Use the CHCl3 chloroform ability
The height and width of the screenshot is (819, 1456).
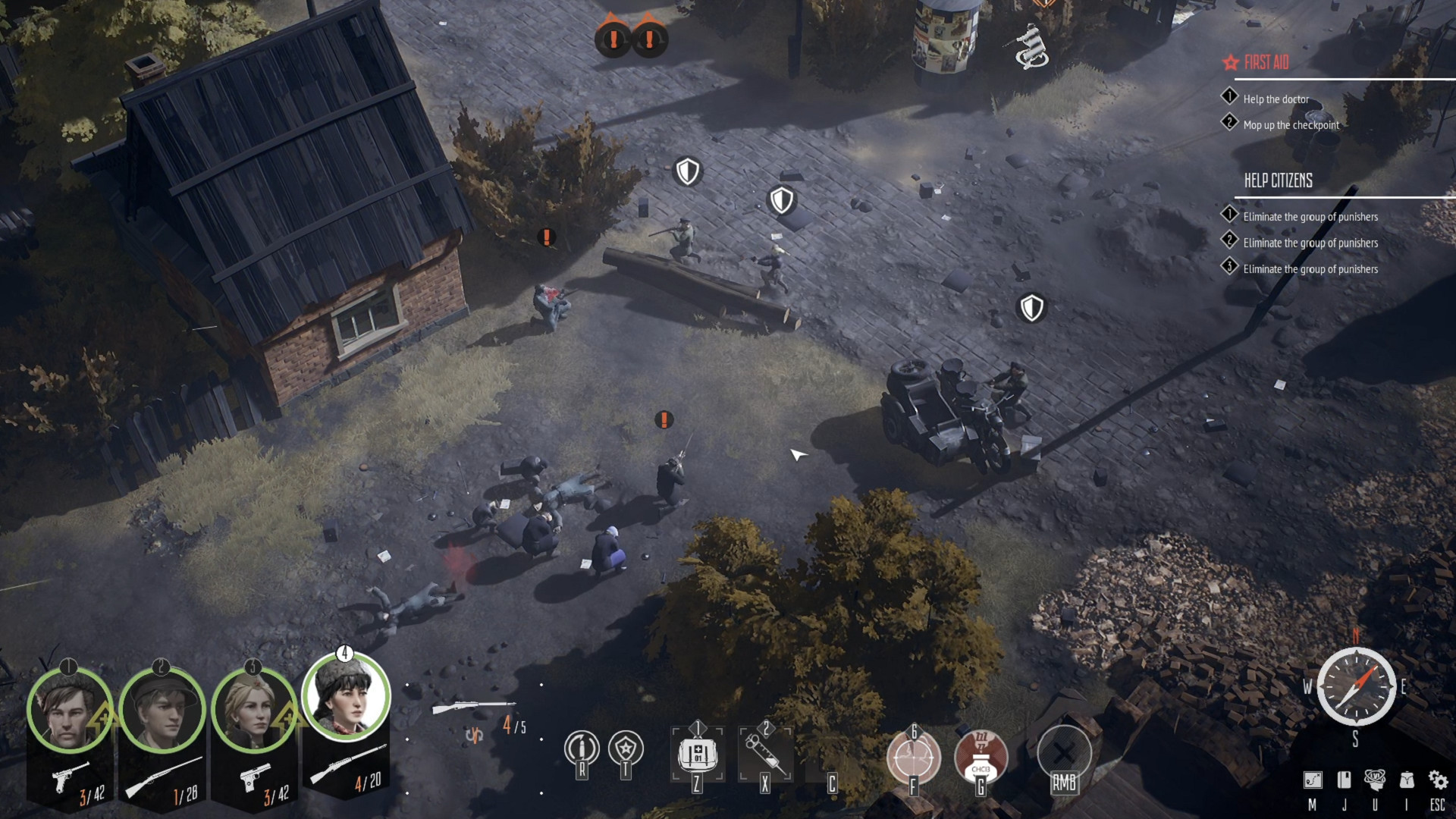click(981, 757)
